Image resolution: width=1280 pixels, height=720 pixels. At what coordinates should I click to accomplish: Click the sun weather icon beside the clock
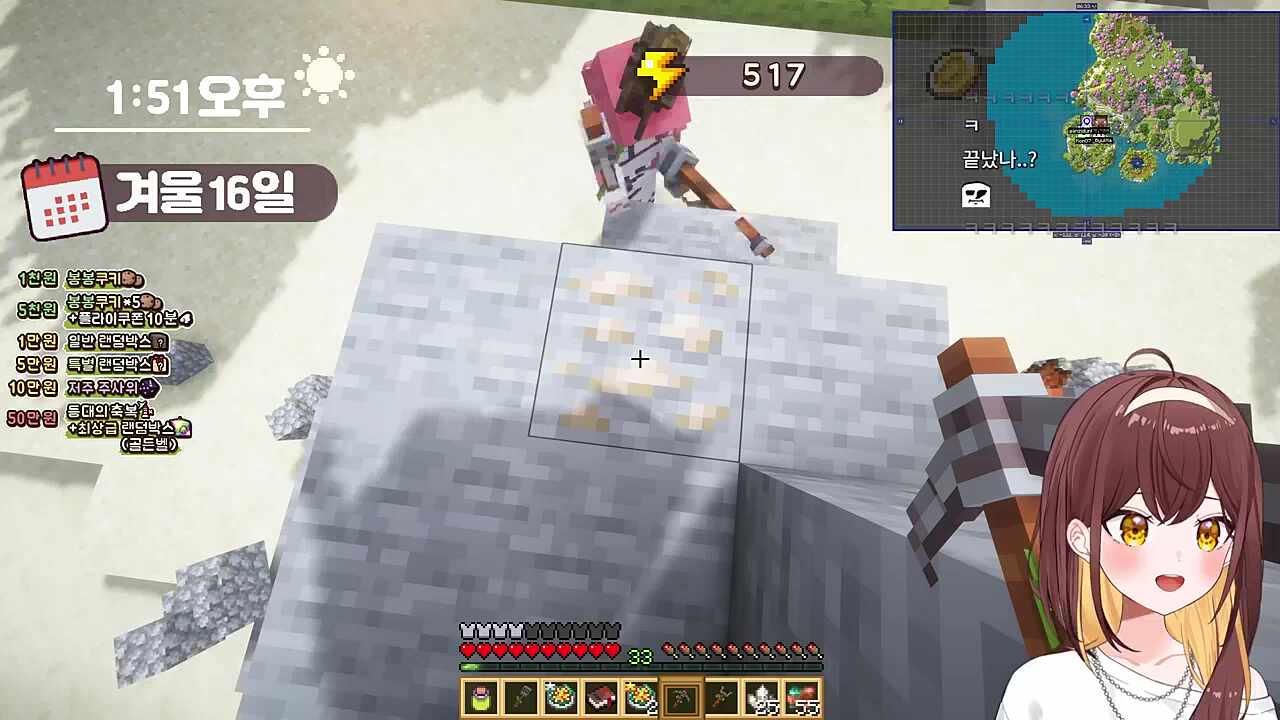pos(323,75)
